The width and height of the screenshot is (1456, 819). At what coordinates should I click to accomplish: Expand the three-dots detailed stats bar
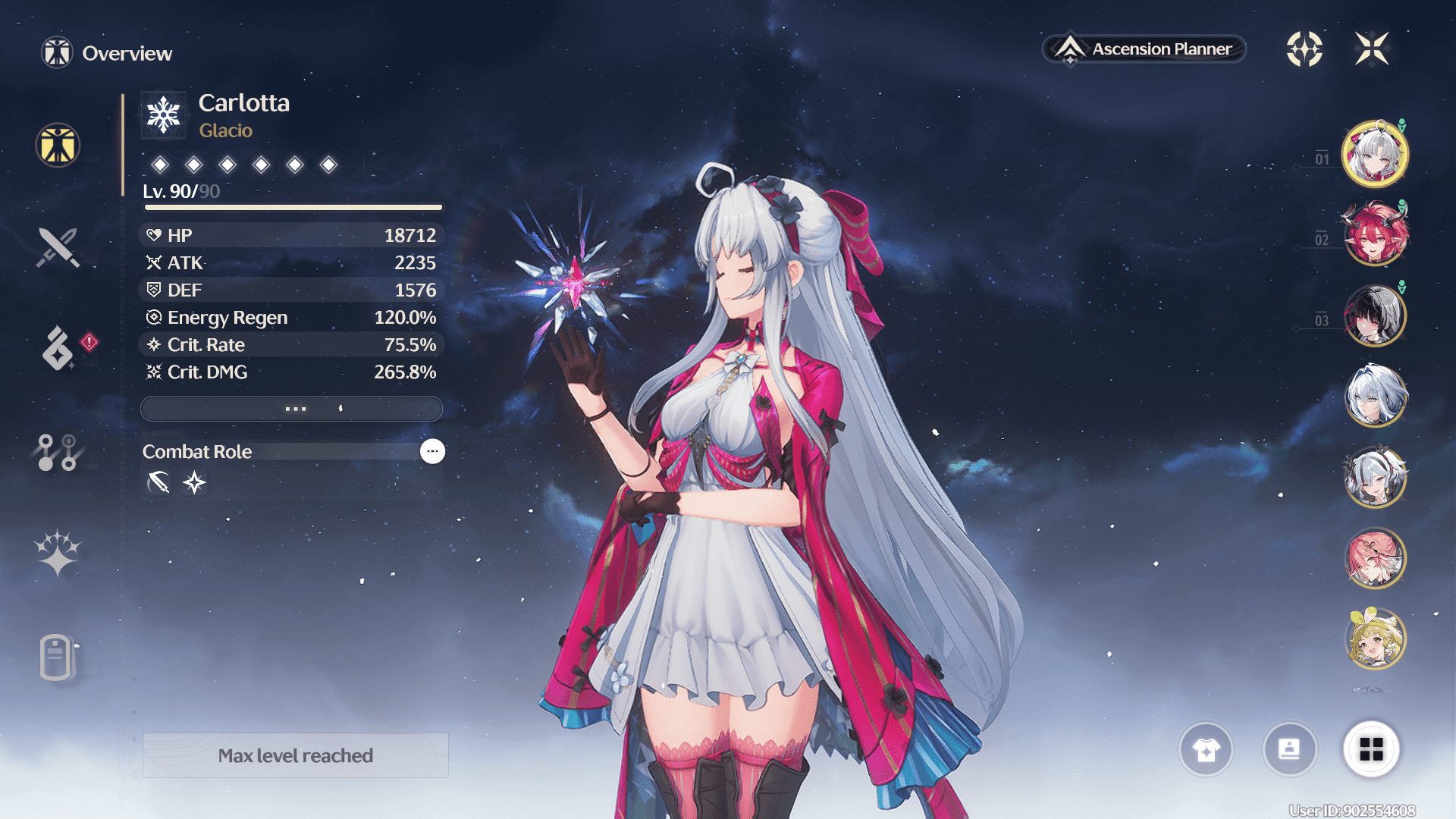click(292, 409)
